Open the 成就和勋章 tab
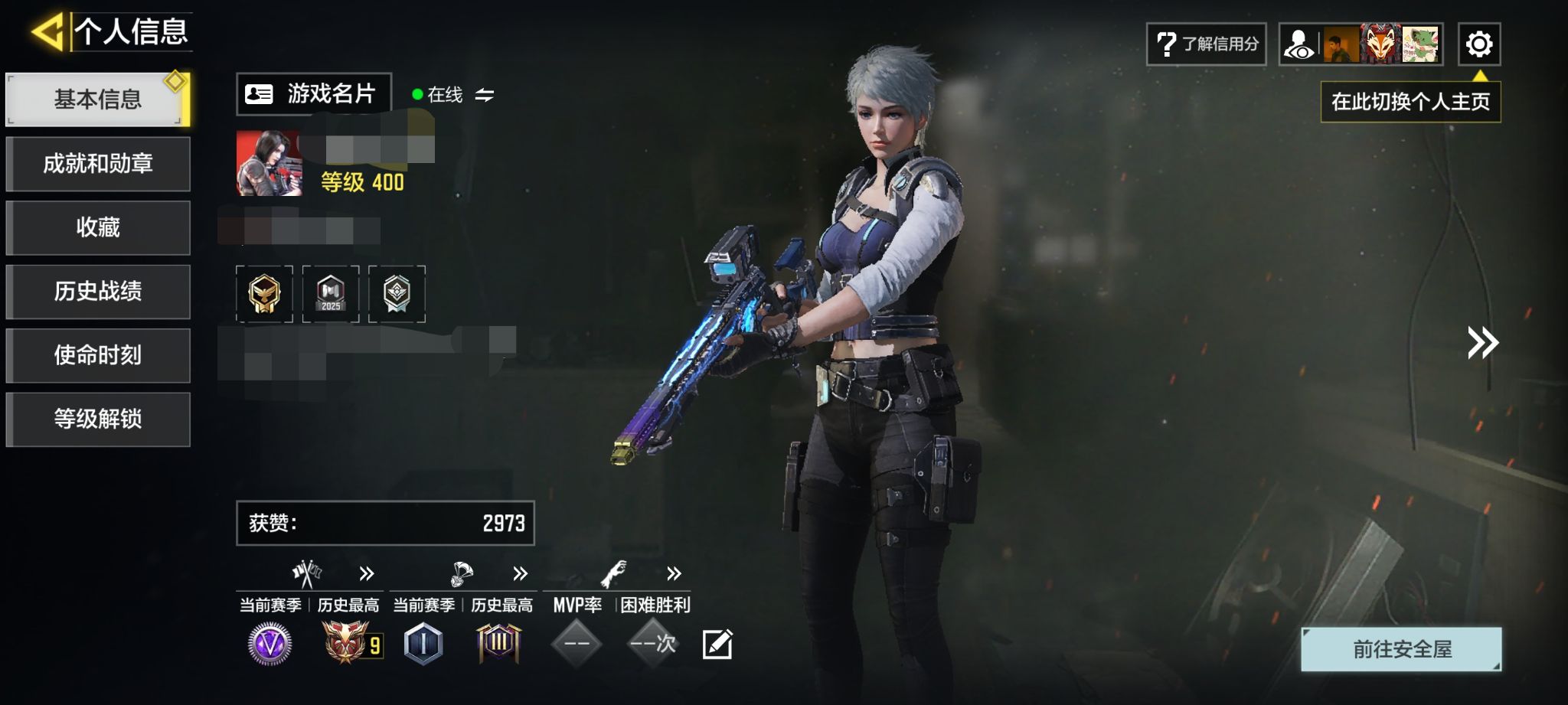Image resolution: width=1568 pixels, height=705 pixels. [97, 164]
